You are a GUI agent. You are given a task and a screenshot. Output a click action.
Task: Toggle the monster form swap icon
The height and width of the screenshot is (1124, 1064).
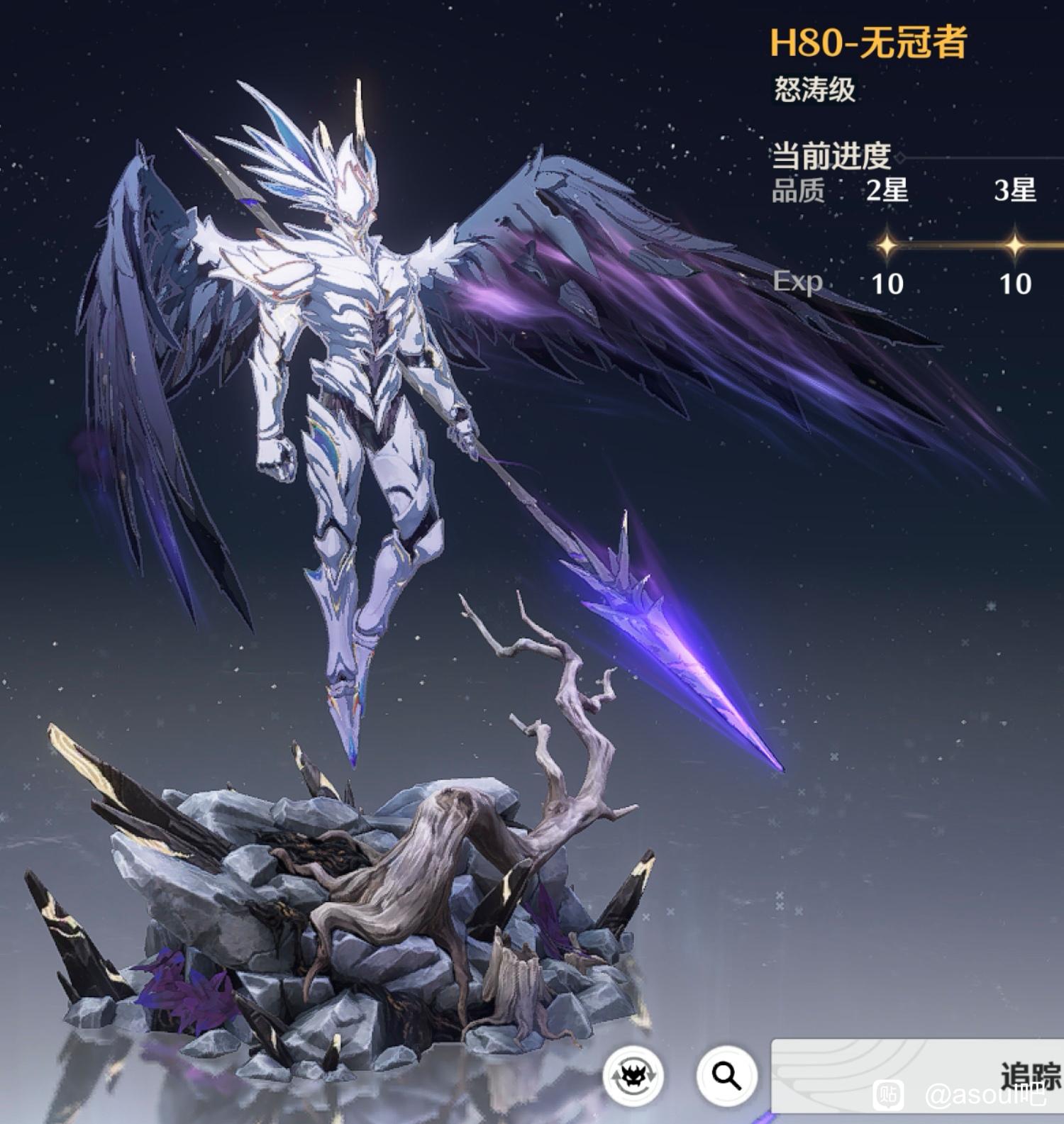pos(633,1076)
